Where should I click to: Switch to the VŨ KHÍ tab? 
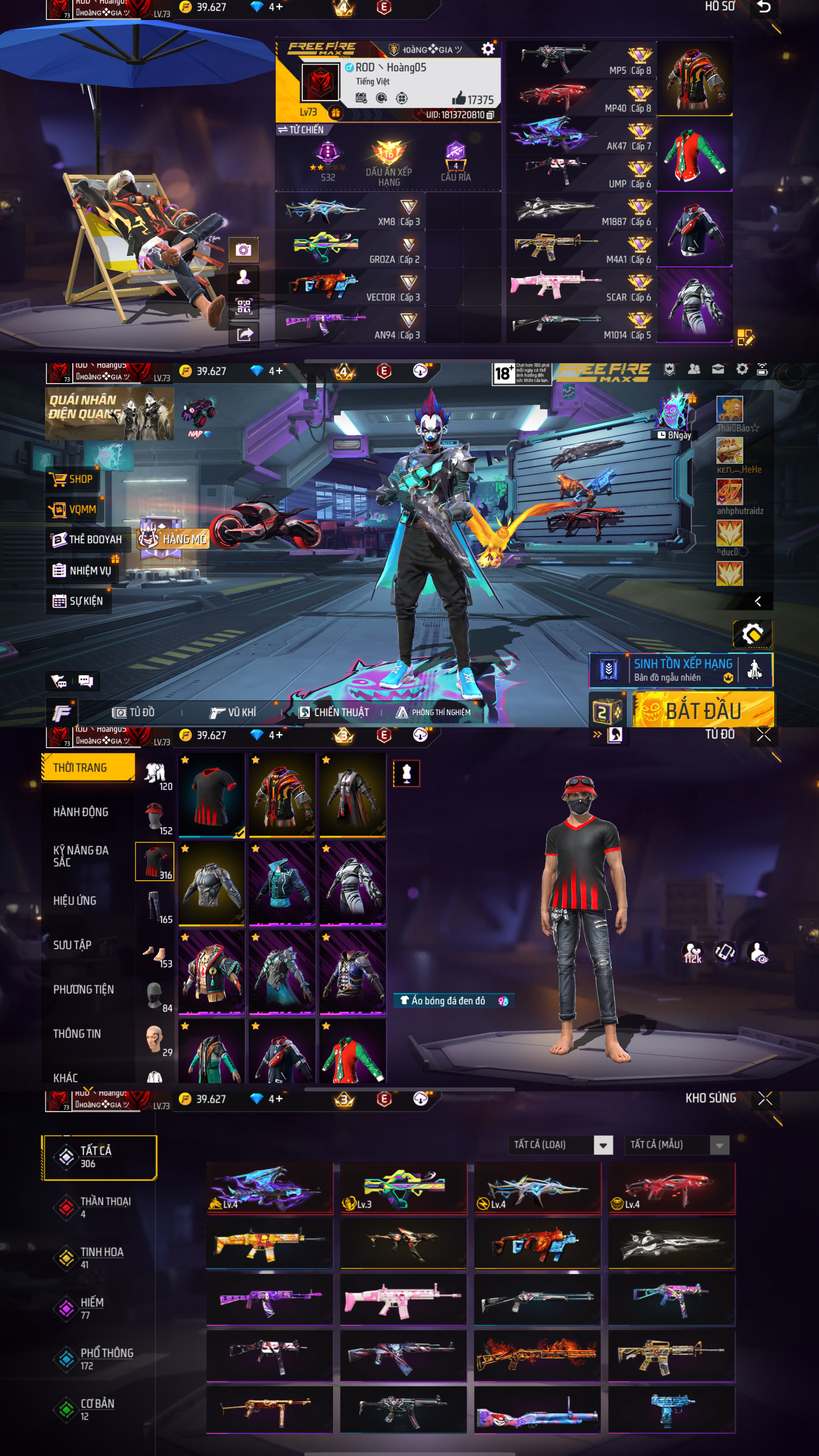233,712
